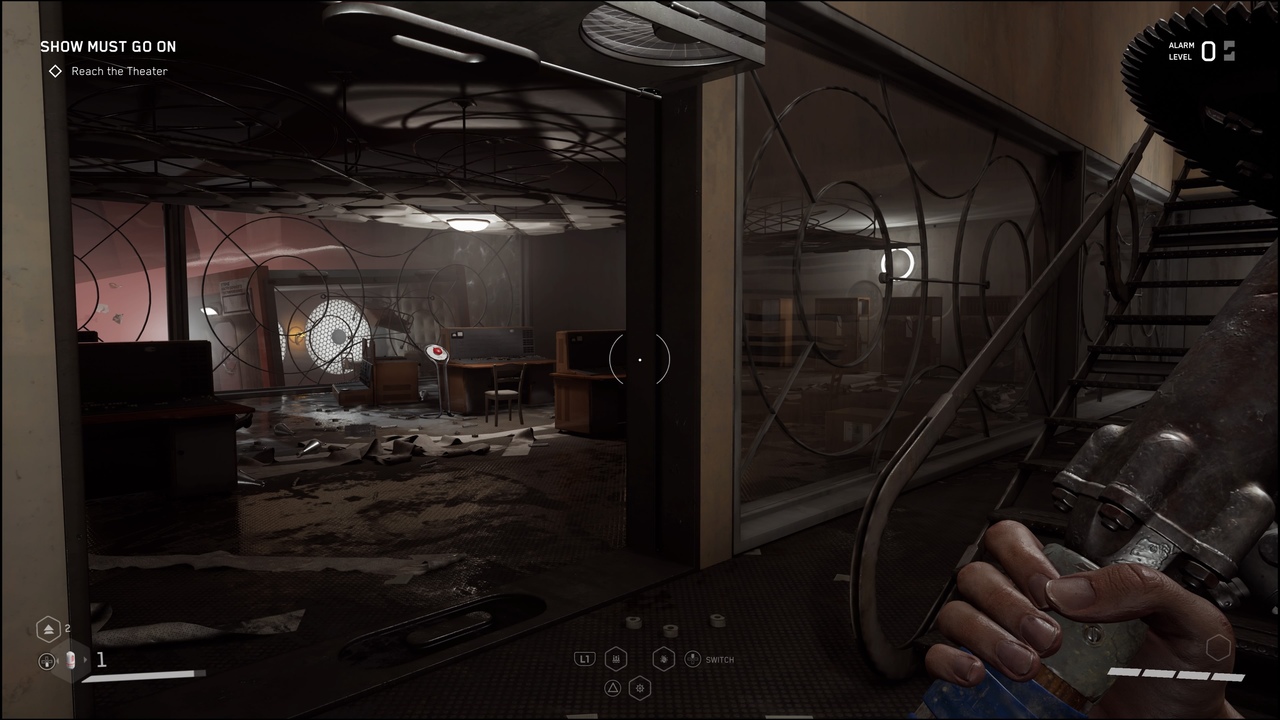Open the gear settings hexagon icon
The height and width of the screenshot is (720, 1280).
[640, 688]
